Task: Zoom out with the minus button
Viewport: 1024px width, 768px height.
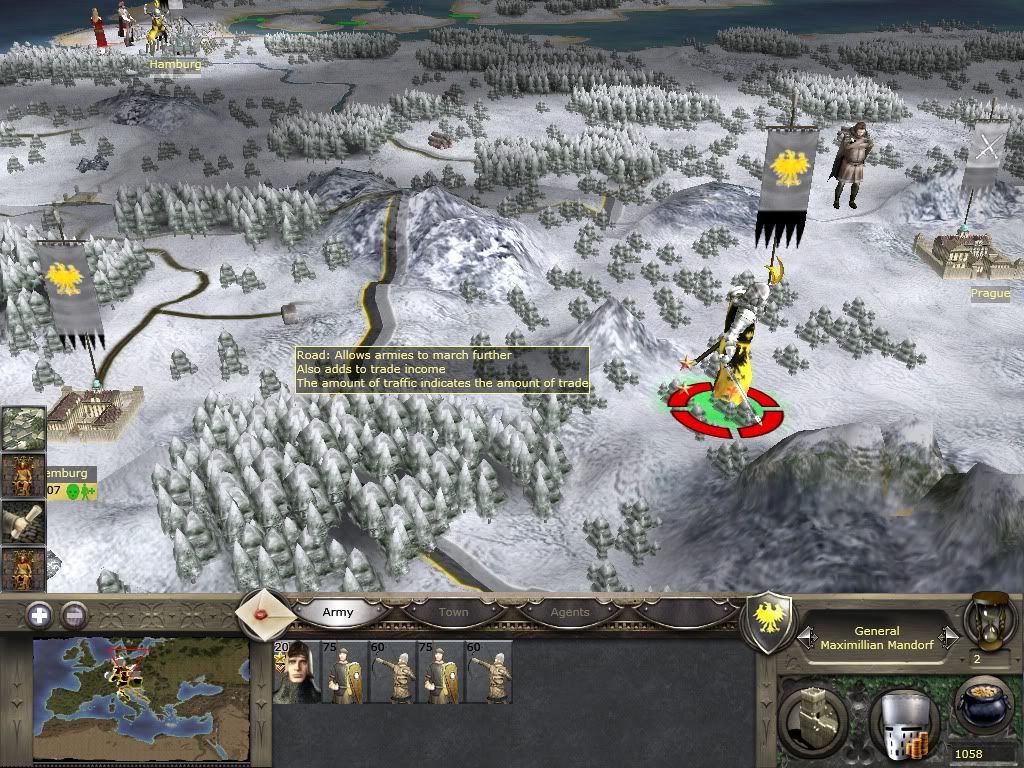Action: pyautogui.click(x=74, y=615)
